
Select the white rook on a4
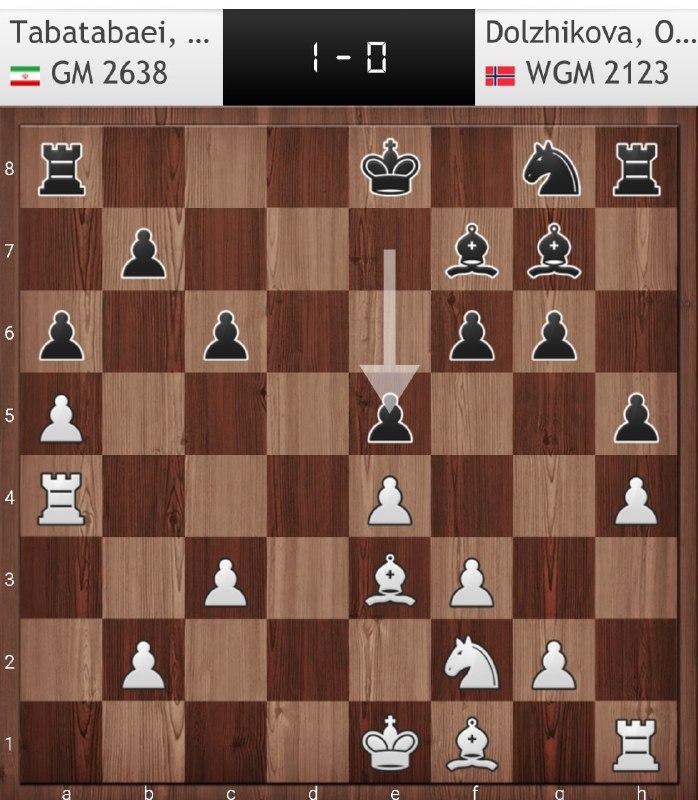pyautogui.click(x=61, y=497)
